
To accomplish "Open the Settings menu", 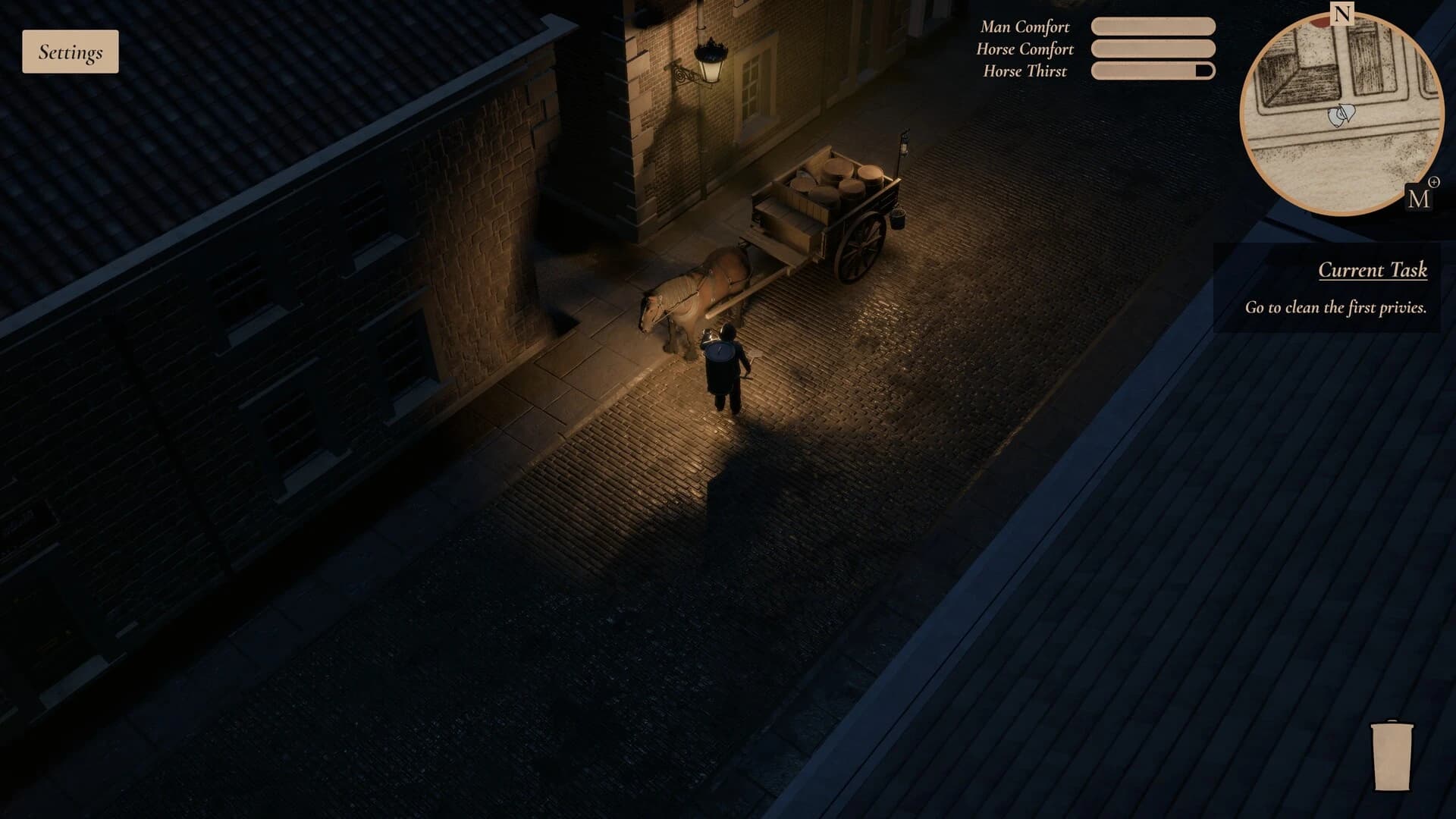I will [x=70, y=52].
